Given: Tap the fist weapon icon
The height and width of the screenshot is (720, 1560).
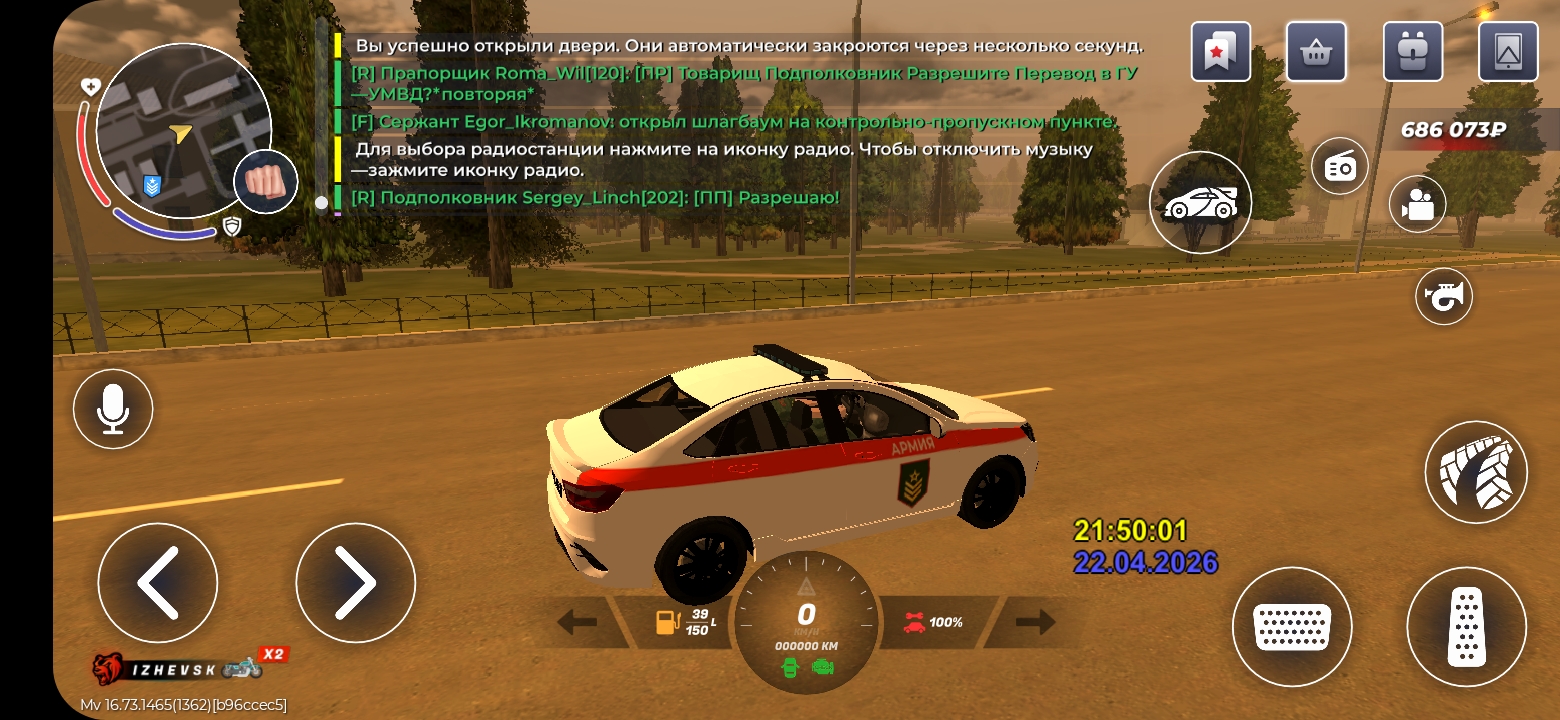Looking at the screenshot, I should [x=265, y=182].
